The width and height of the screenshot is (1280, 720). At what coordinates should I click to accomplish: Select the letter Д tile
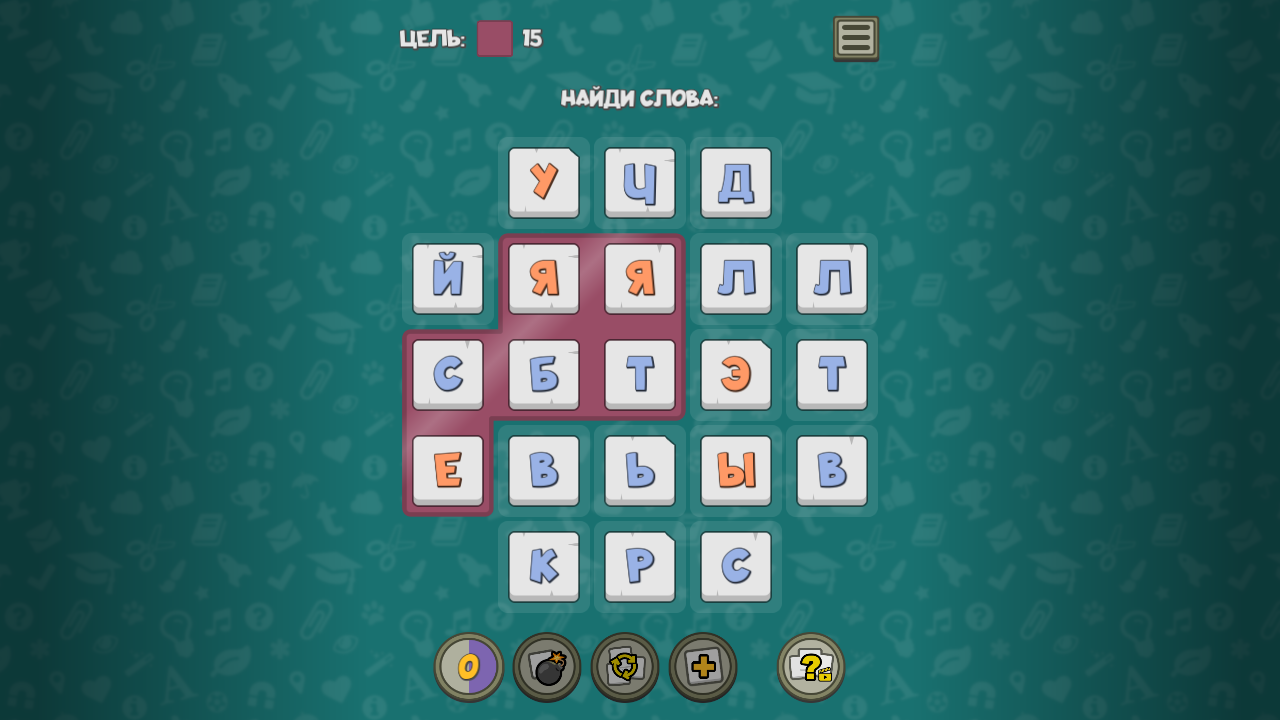(734, 182)
